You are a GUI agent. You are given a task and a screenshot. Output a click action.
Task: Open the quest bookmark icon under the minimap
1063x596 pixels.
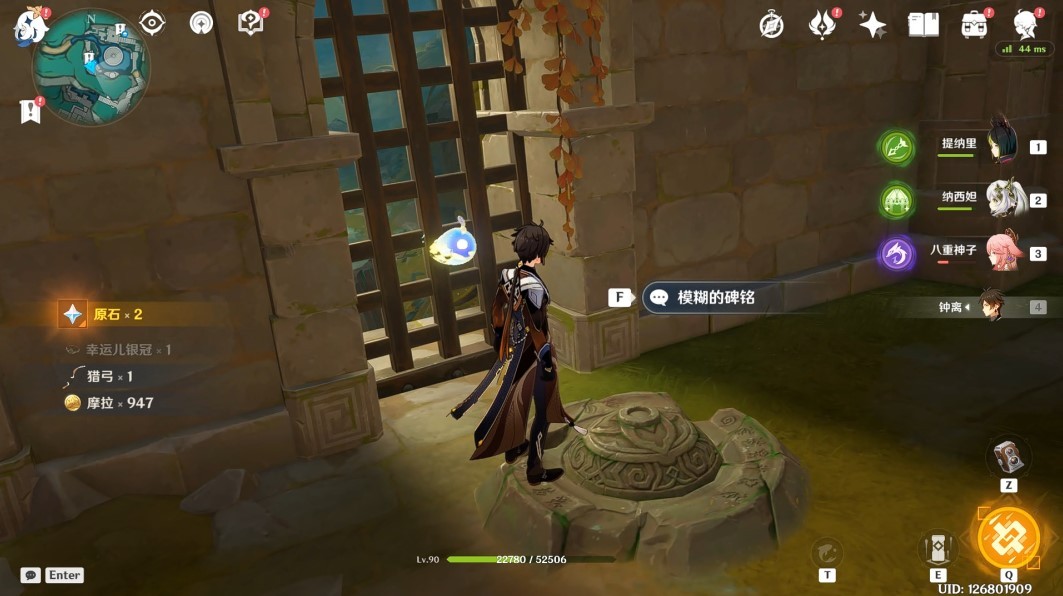coord(30,111)
